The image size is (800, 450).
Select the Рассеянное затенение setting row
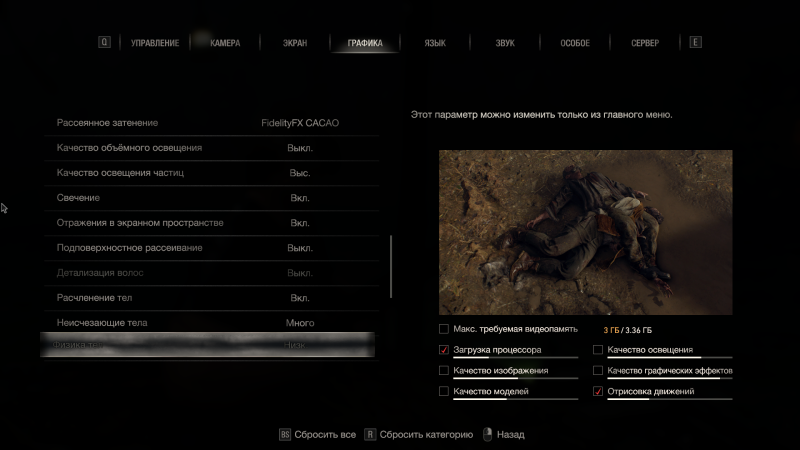click(x=210, y=123)
